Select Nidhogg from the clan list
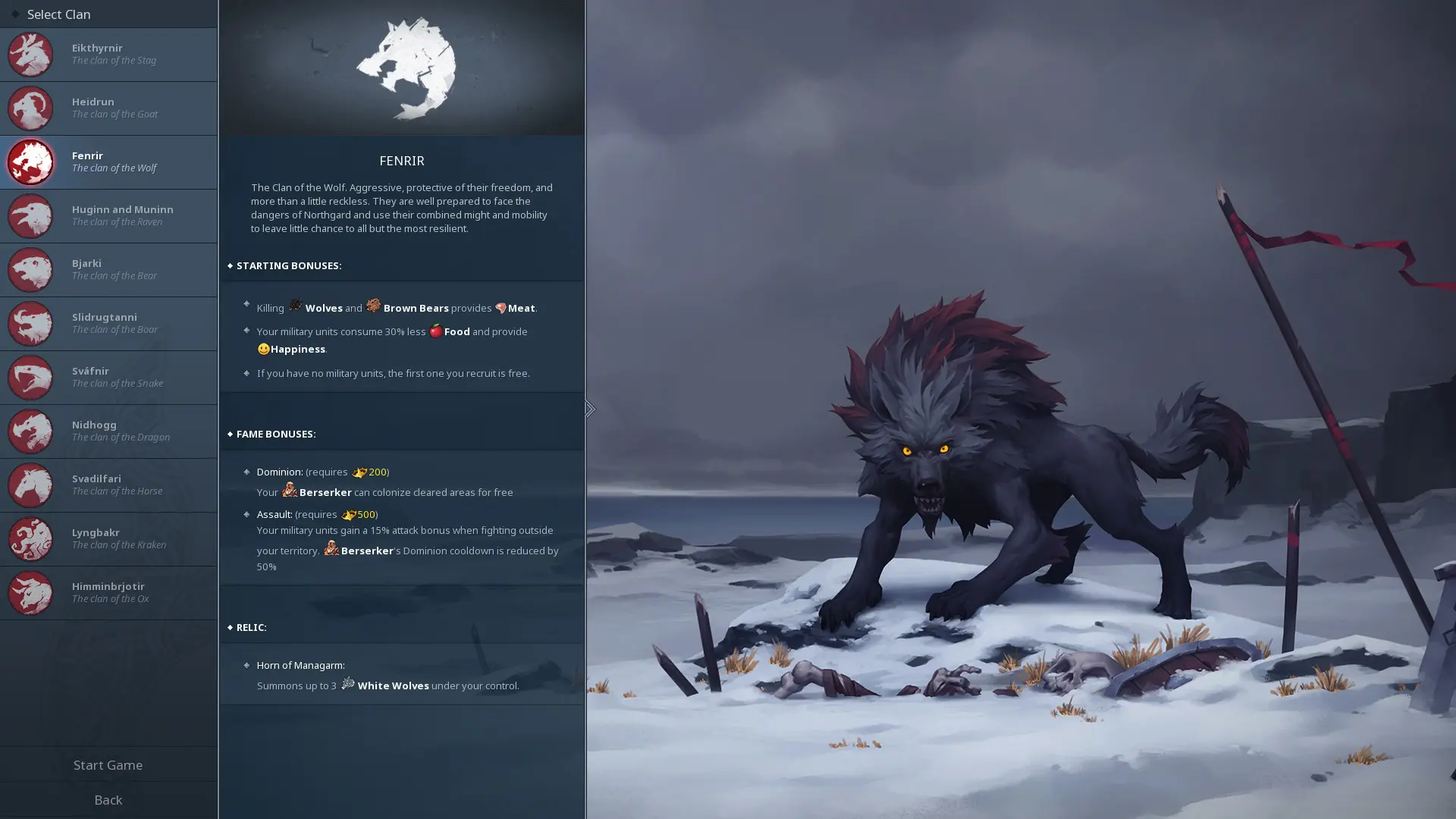This screenshot has height=819, width=1456. 108,431
